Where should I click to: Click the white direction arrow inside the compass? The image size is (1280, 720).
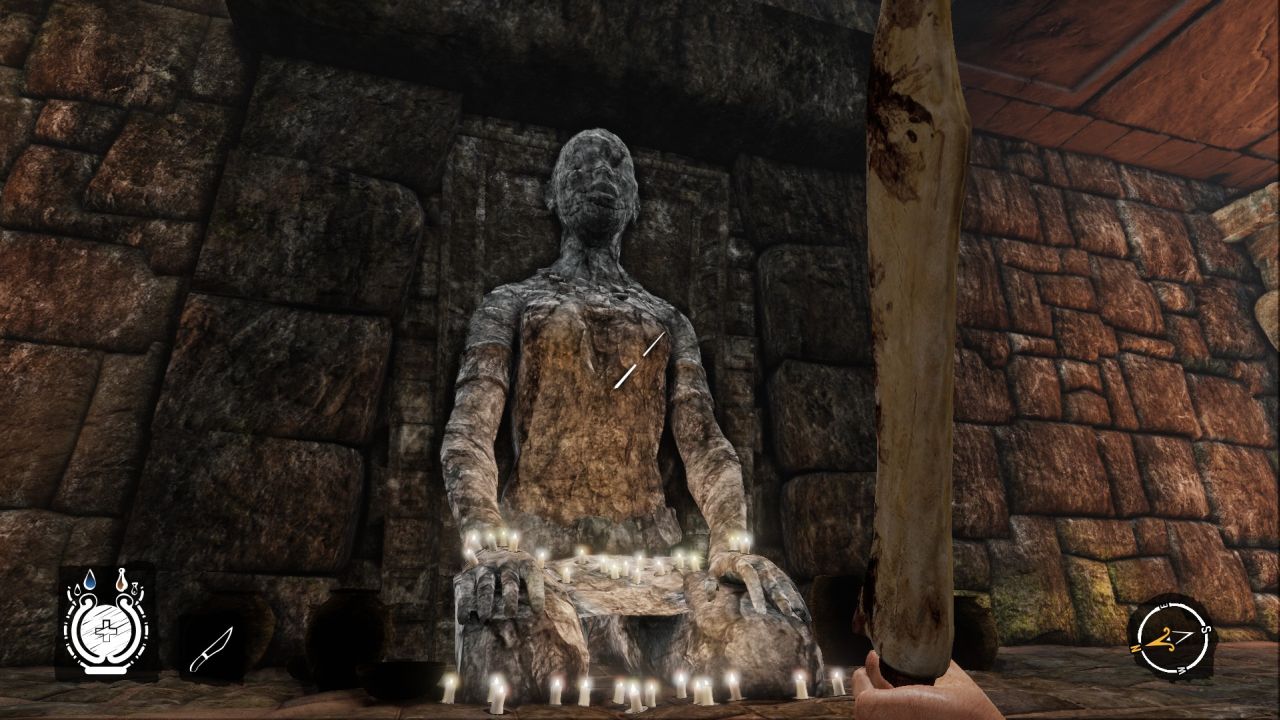point(1183,635)
